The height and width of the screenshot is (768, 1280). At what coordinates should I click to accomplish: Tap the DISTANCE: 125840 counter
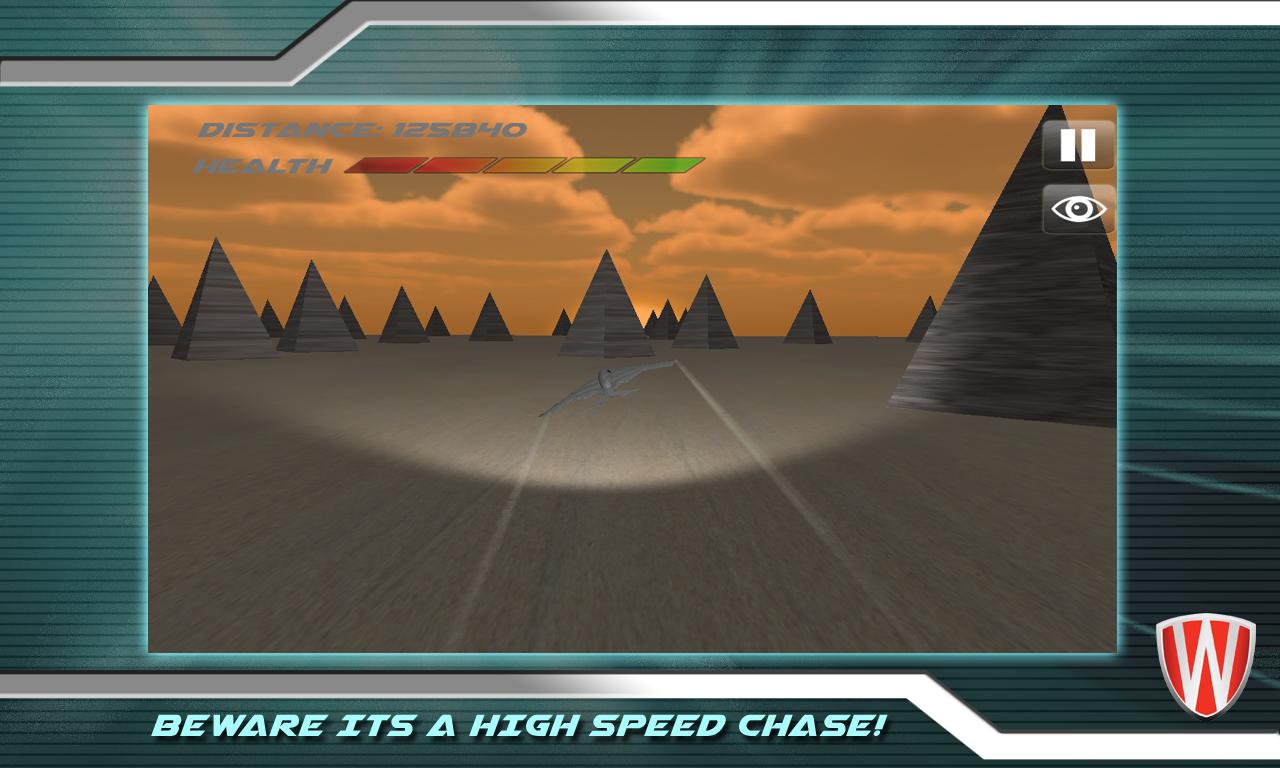pos(360,129)
